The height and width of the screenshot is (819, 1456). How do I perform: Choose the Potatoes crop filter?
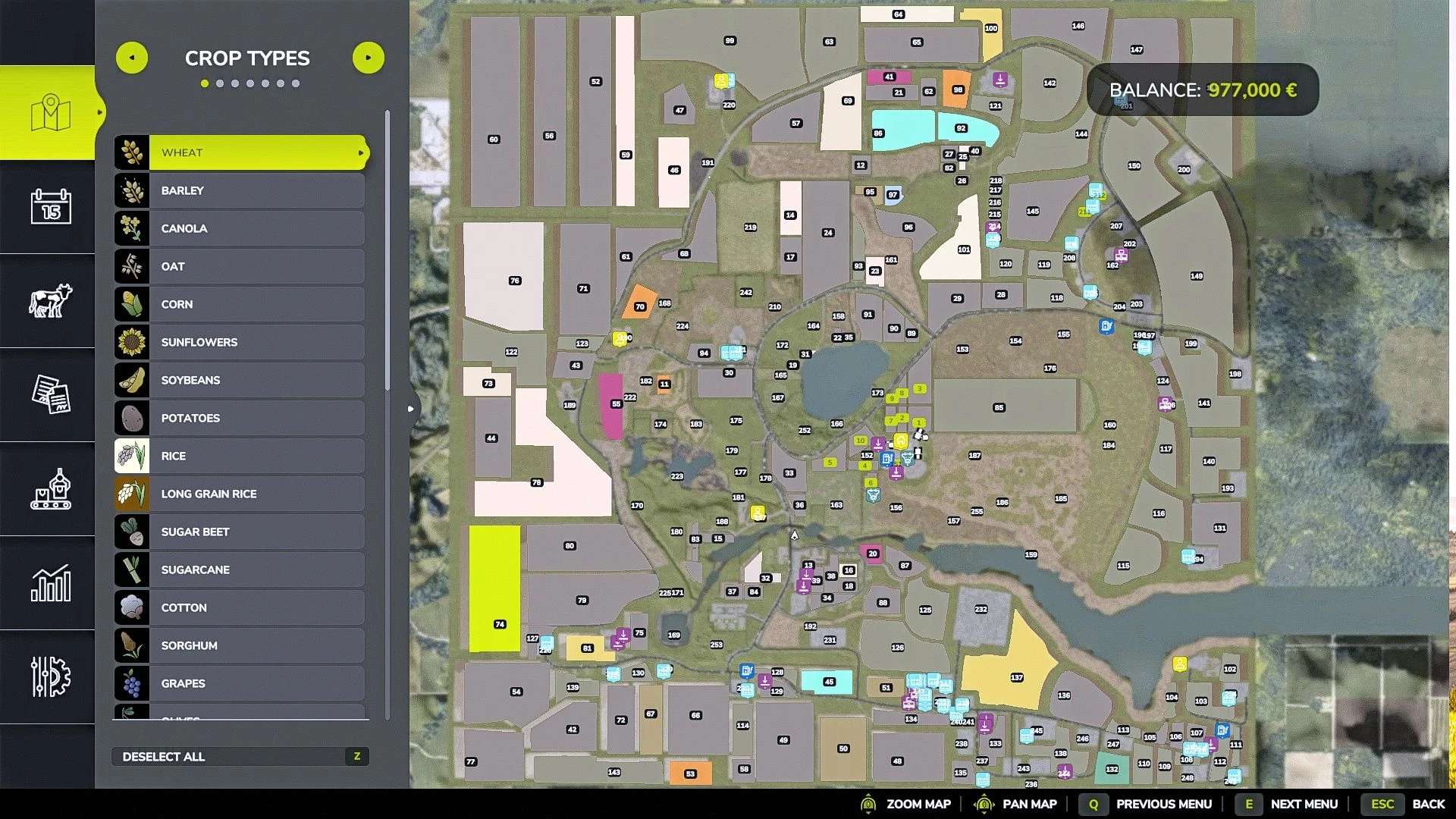click(x=241, y=418)
